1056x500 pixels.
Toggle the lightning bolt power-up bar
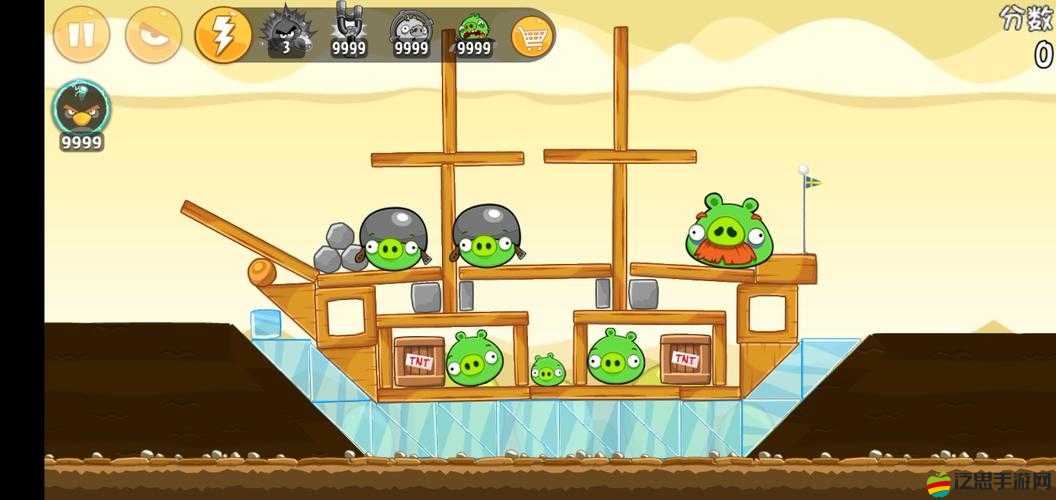click(223, 35)
